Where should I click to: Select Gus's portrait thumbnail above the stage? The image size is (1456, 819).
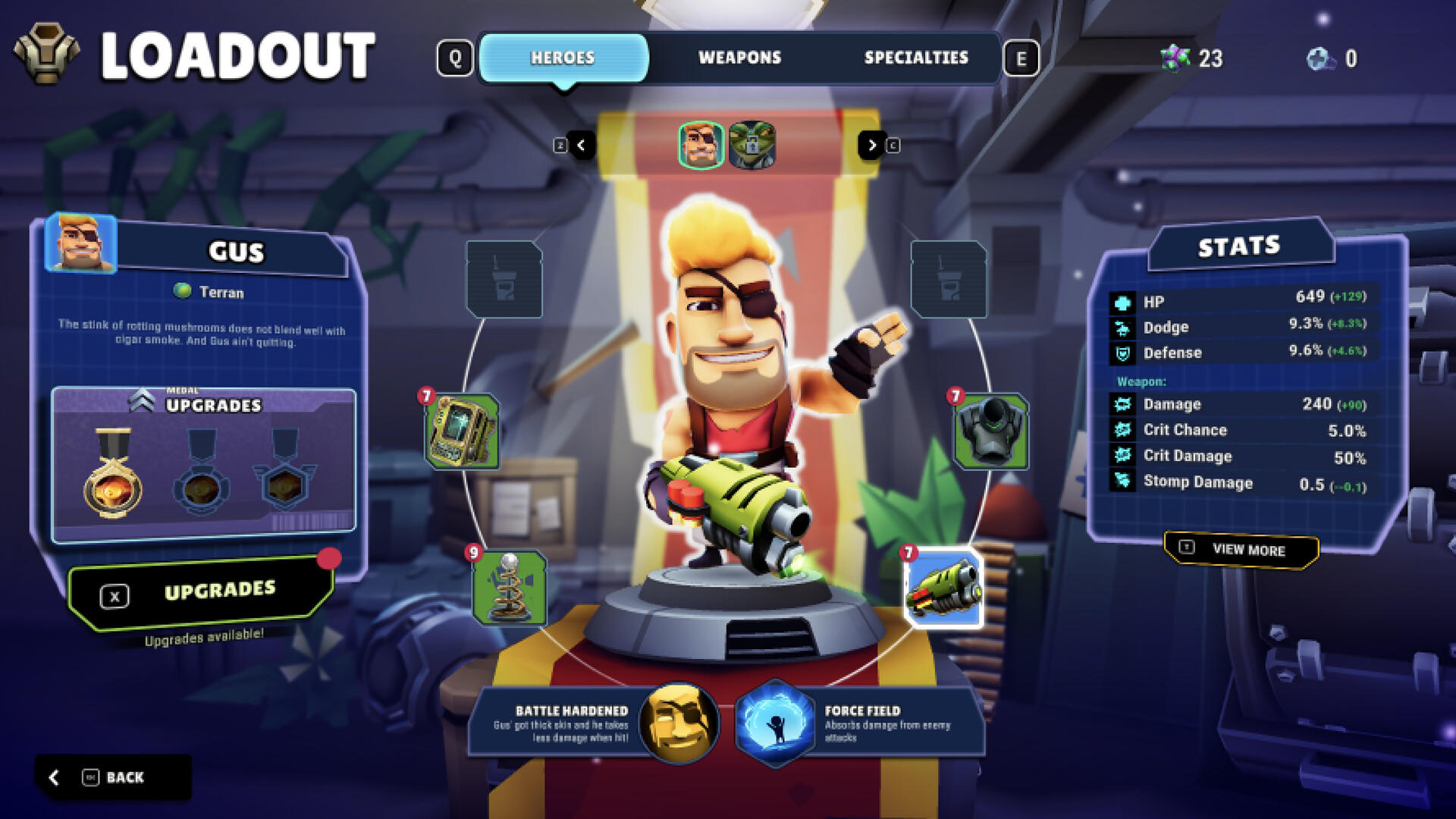pos(701,146)
